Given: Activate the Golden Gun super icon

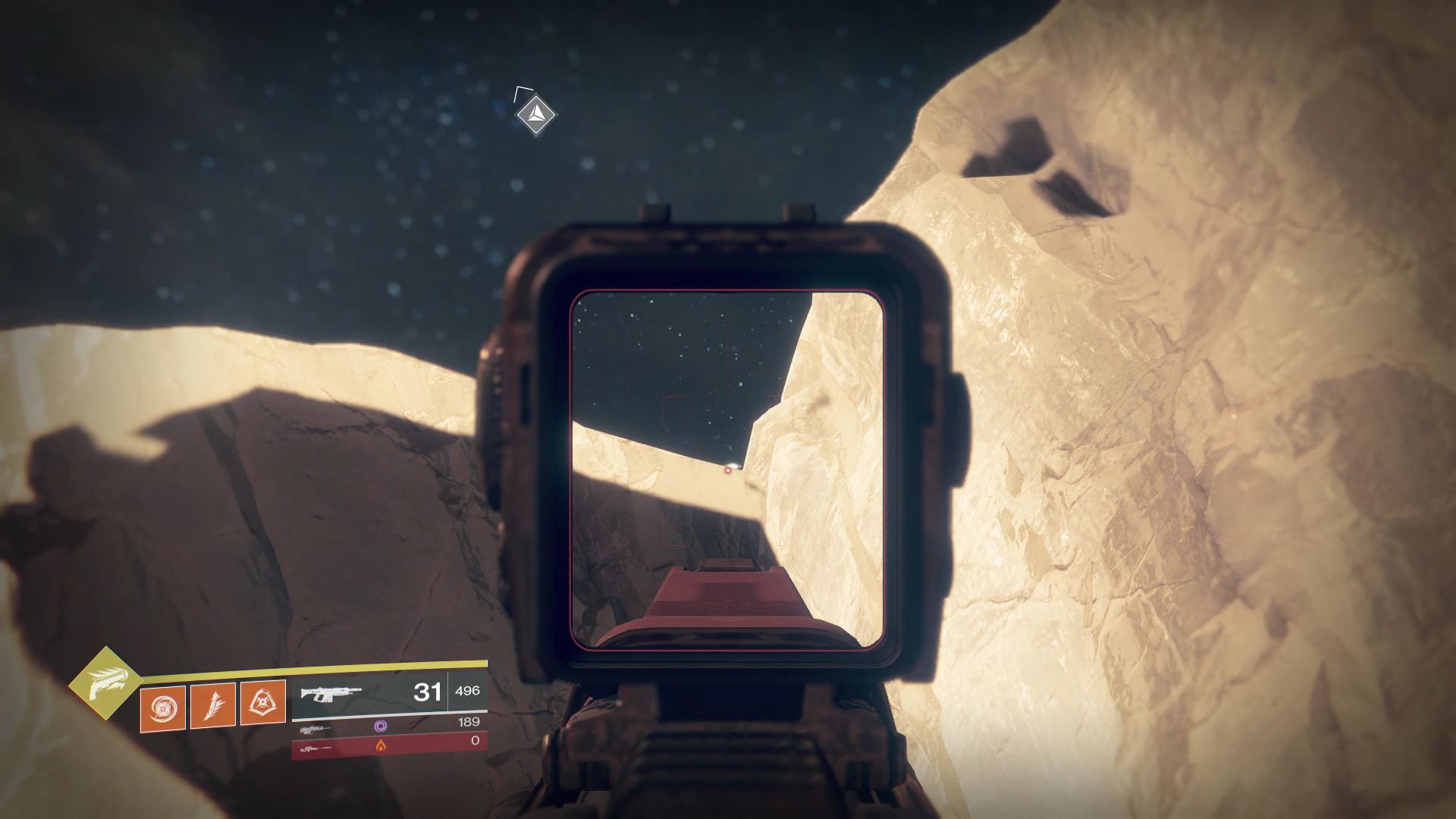Looking at the screenshot, I should (x=105, y=682).
